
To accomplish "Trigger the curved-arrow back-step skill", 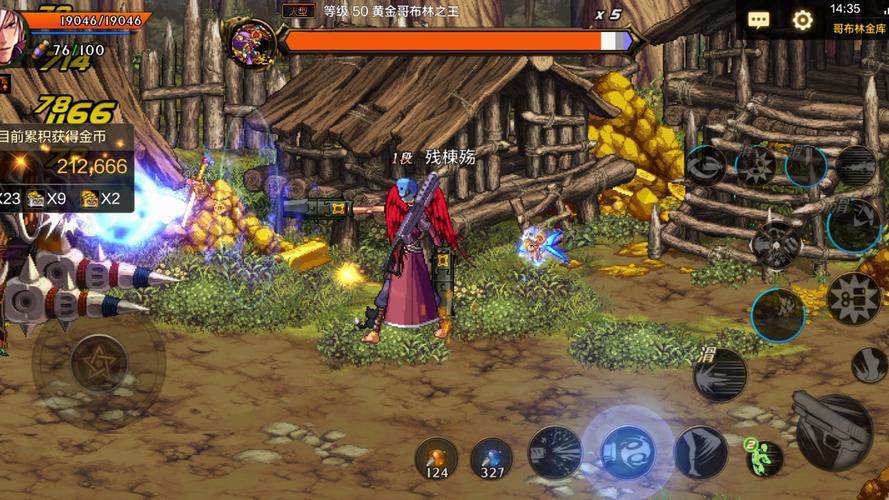I will click(706, 165).
